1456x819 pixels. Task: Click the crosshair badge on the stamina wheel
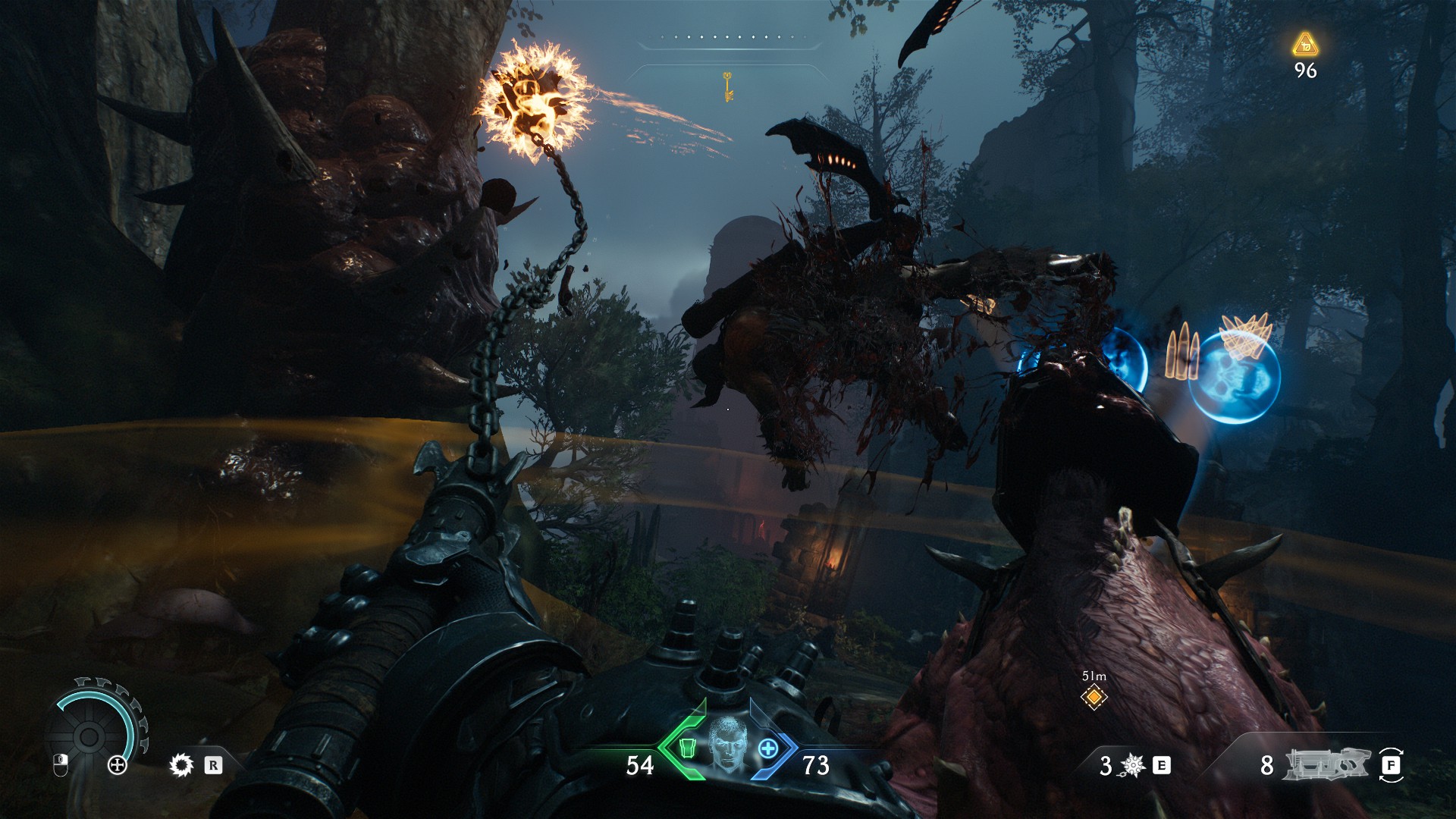pos(118,765)
